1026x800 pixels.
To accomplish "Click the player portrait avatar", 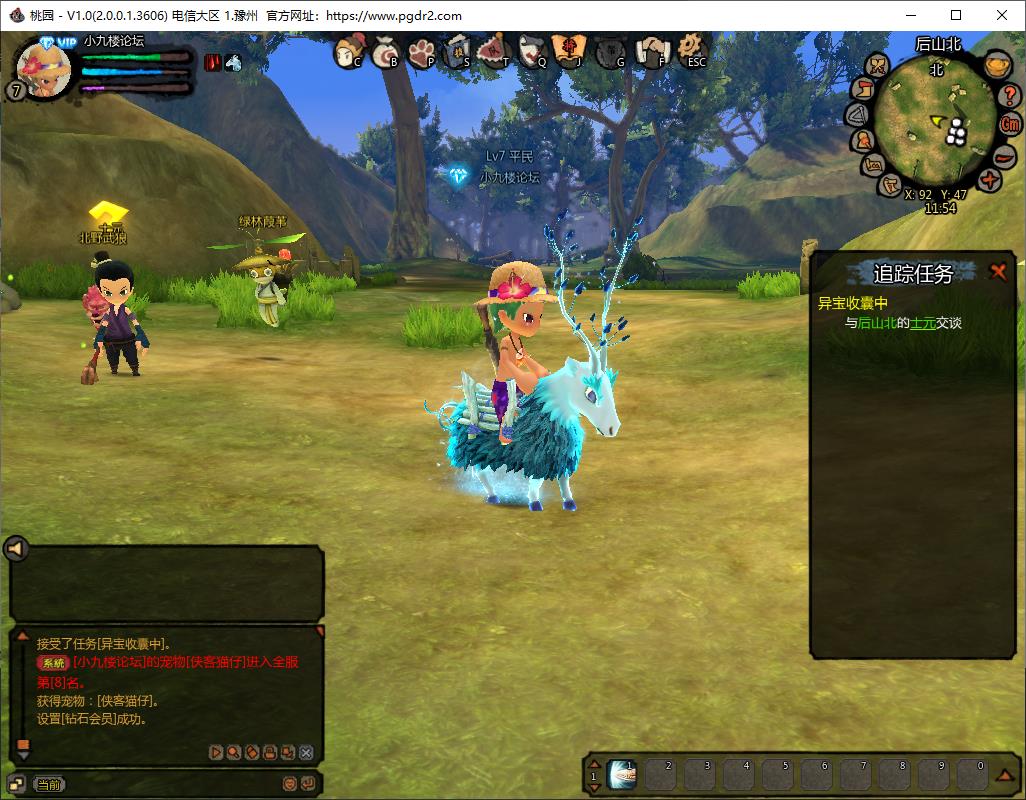I will (45, 67).
